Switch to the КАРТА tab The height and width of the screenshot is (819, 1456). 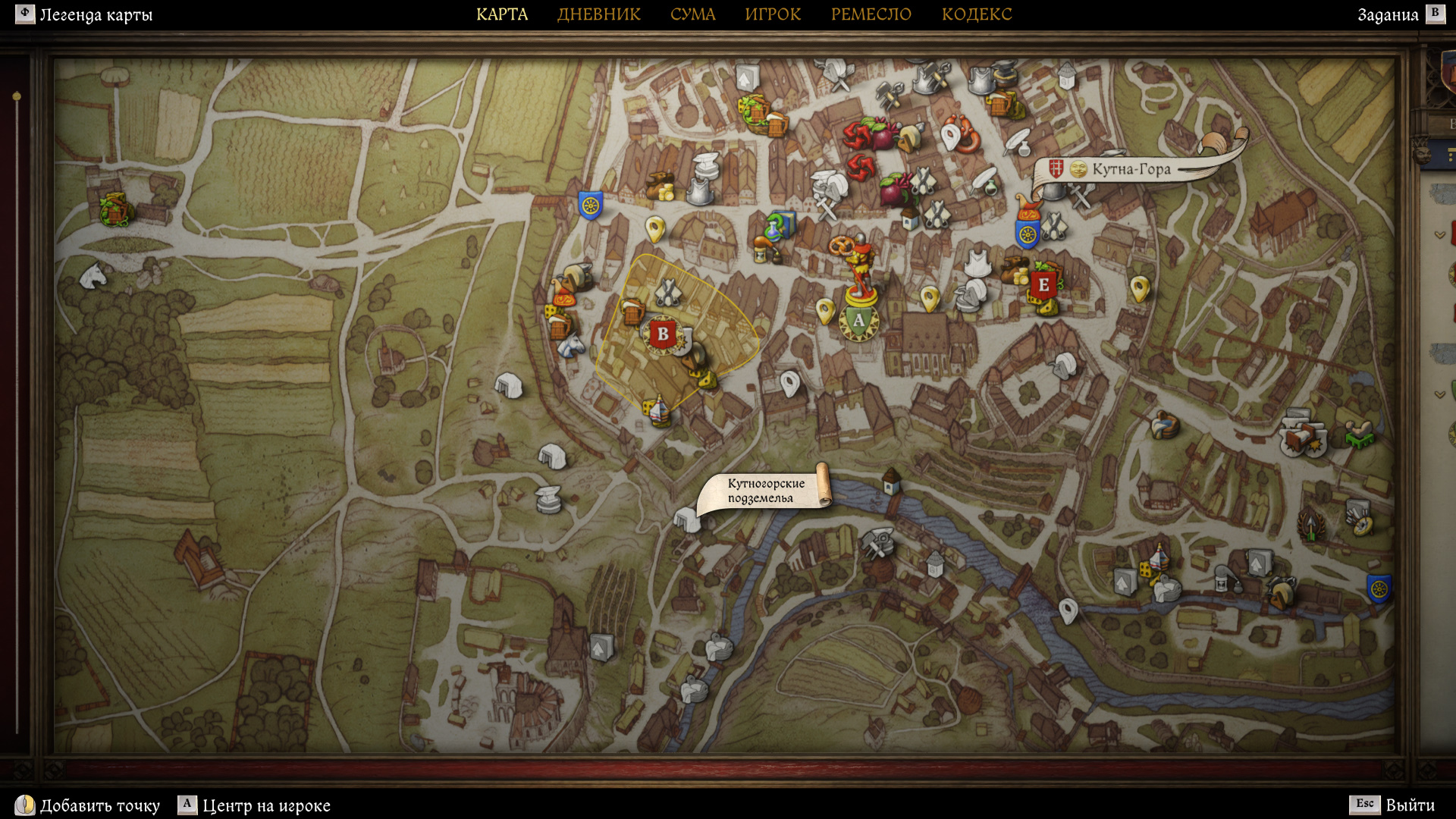click(x=501, y=14)
